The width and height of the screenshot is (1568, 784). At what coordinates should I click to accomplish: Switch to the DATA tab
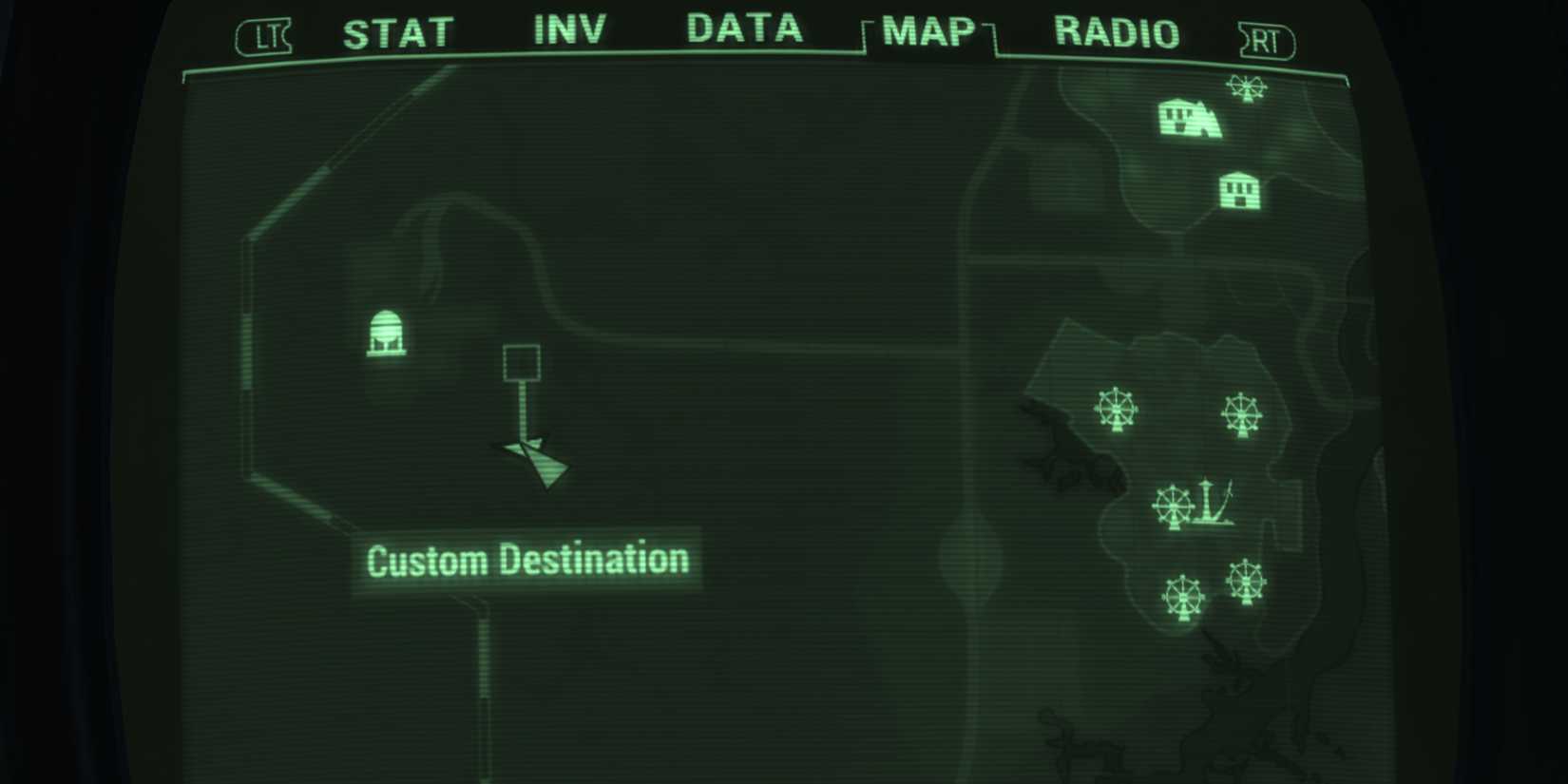tap(743, 29)
